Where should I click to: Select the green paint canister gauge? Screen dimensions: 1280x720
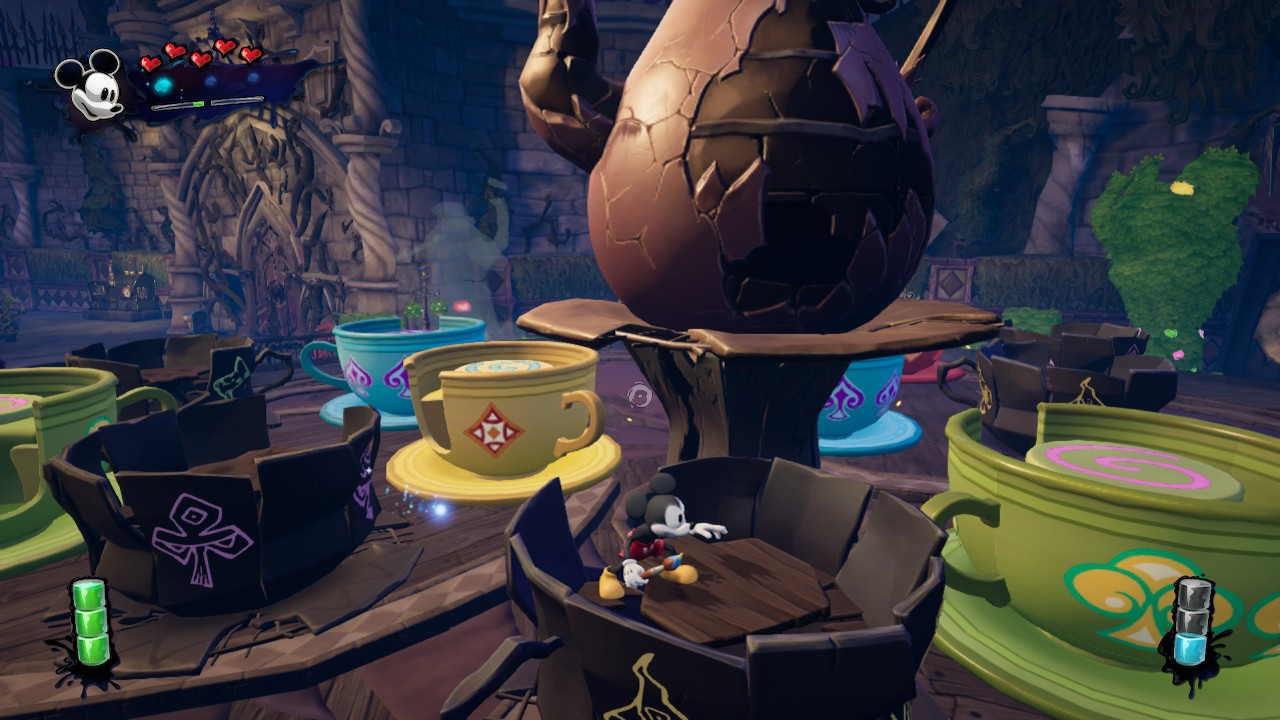click(89, 623)
